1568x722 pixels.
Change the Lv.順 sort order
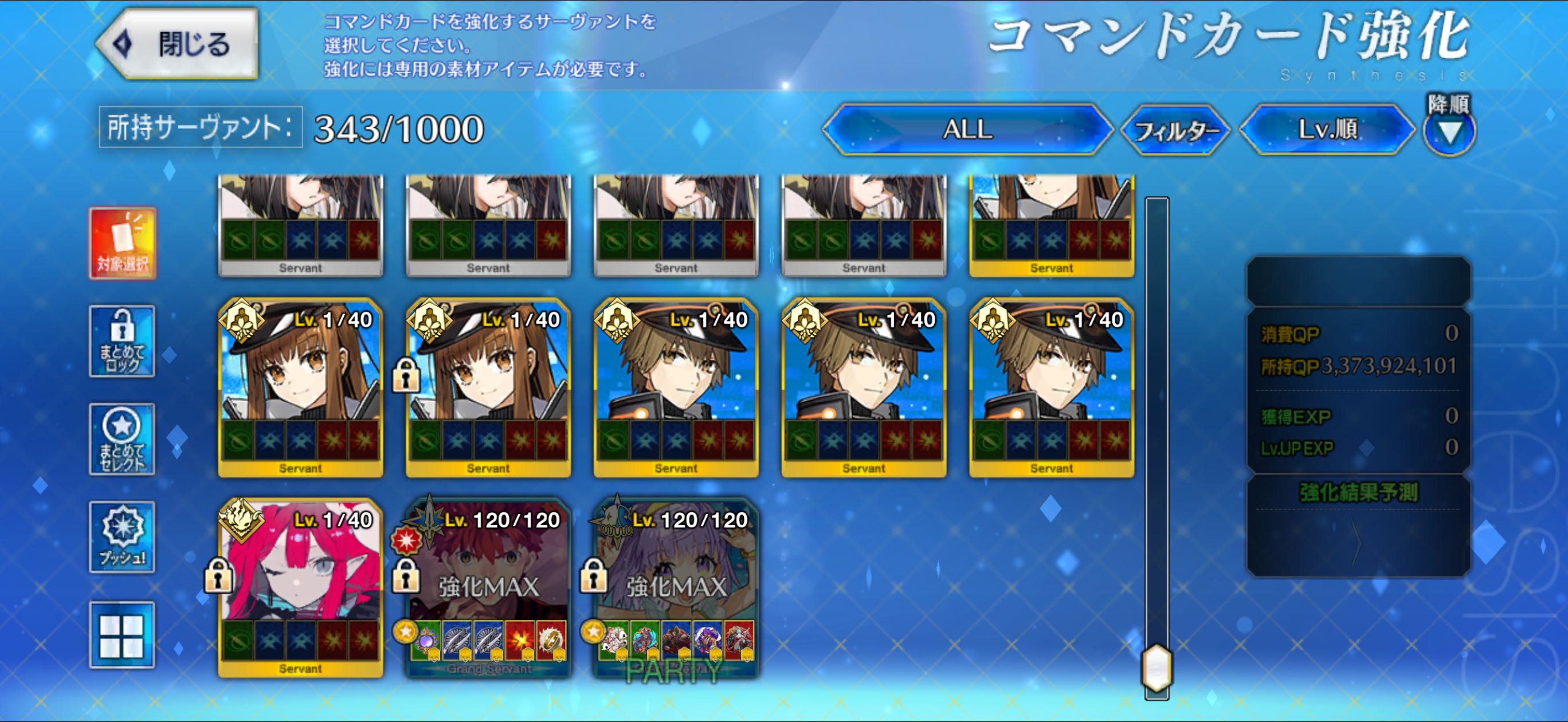point(1327,130)
